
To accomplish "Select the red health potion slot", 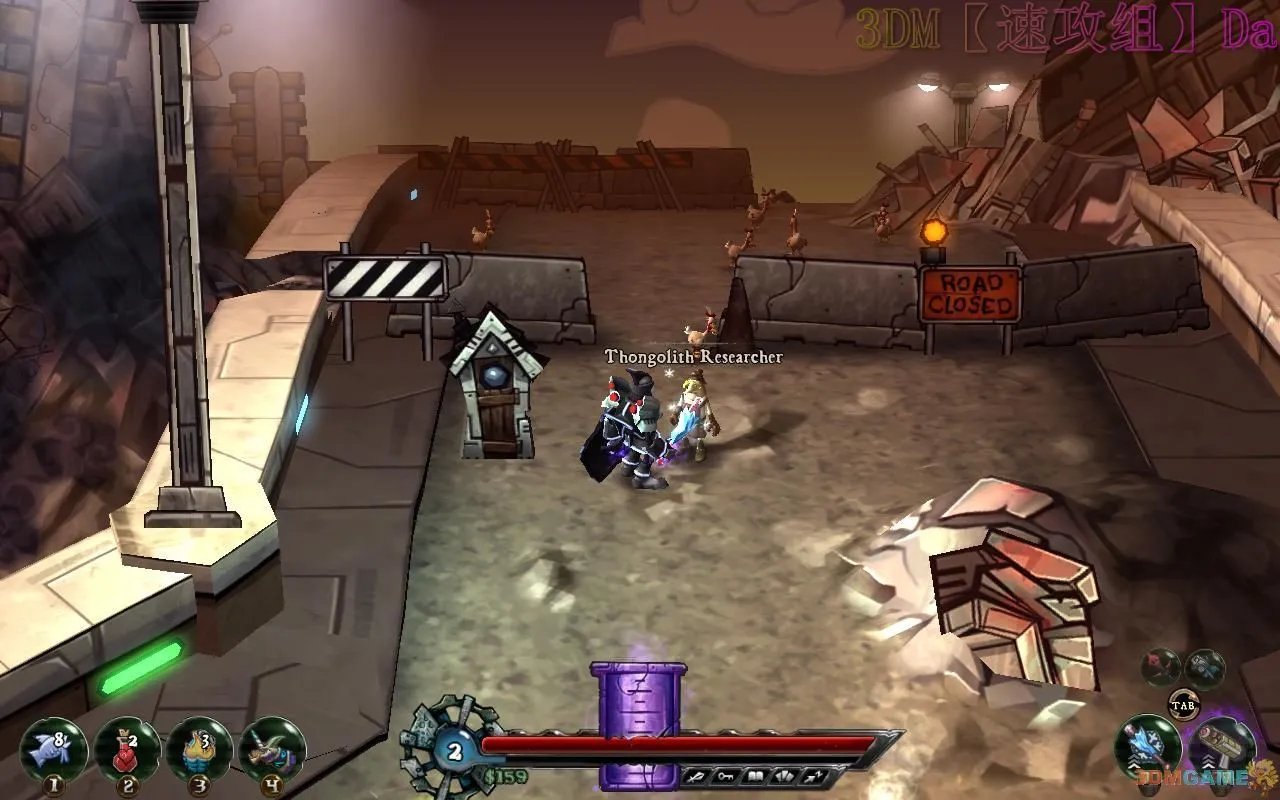I will (x=127, y=749).
